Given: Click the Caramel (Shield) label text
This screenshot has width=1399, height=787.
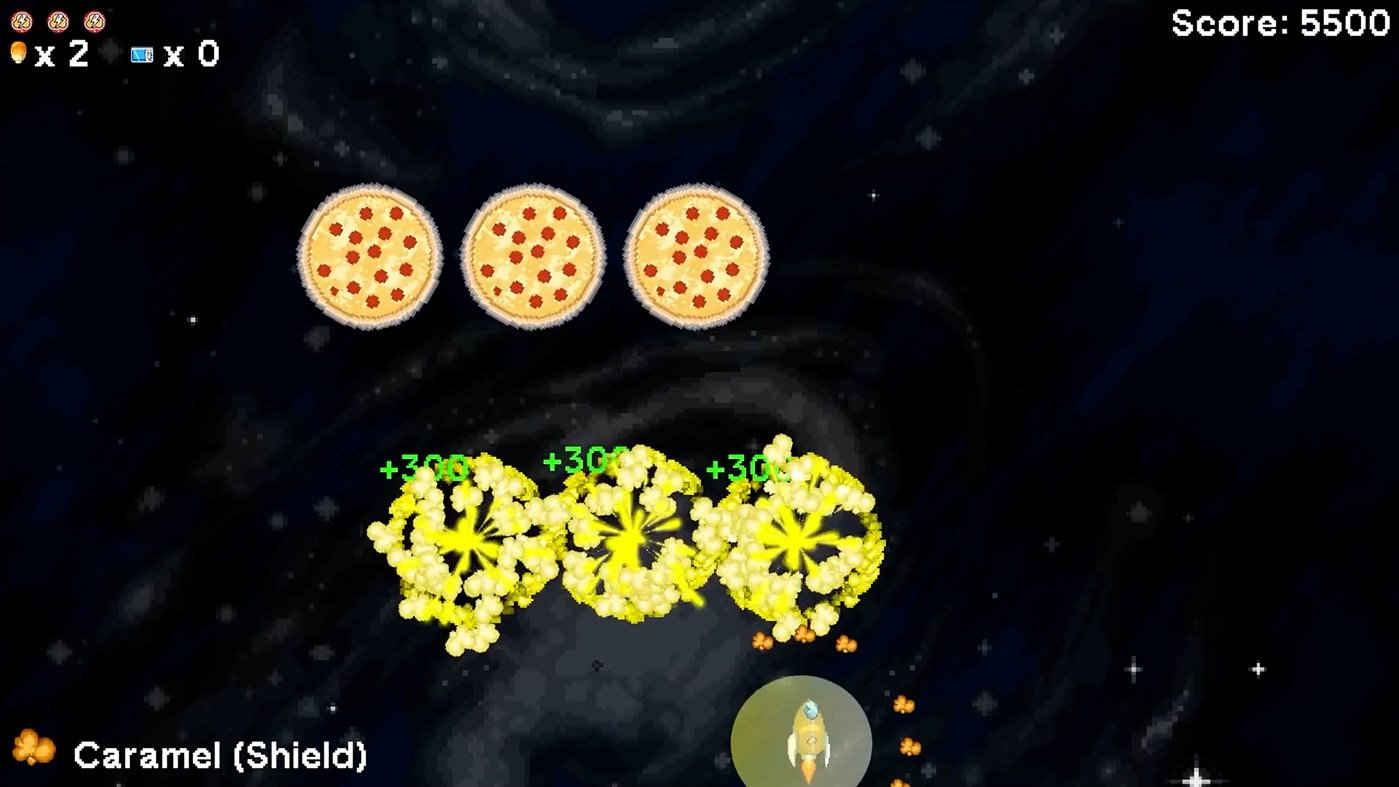Looking at the screenshot, I should (x=223, y=757).
